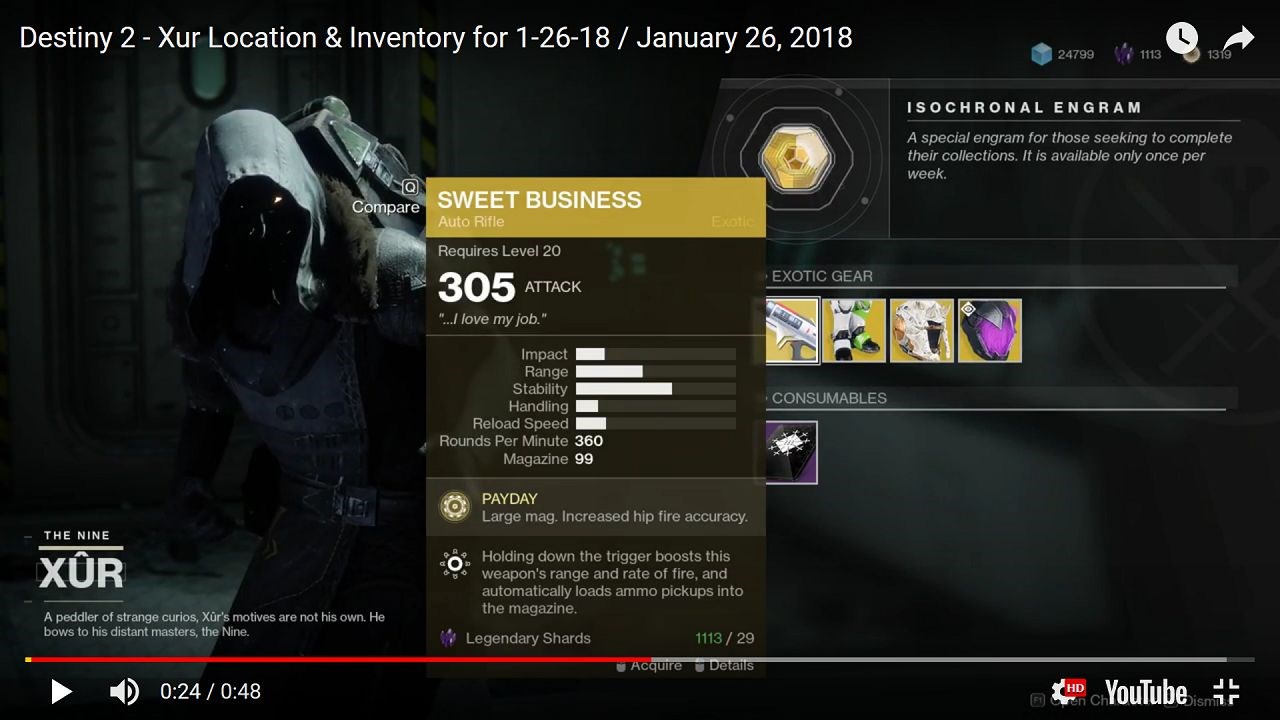Image resolution: width=1280 pixels, height=720 pixels.
Task: Add video to Watch Later
Action: pyautogui.click(x=1182, y=38)
